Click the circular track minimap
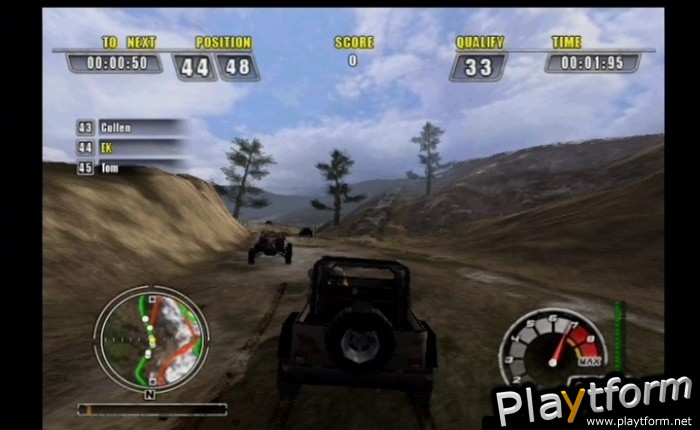 (x=151, y=338)
